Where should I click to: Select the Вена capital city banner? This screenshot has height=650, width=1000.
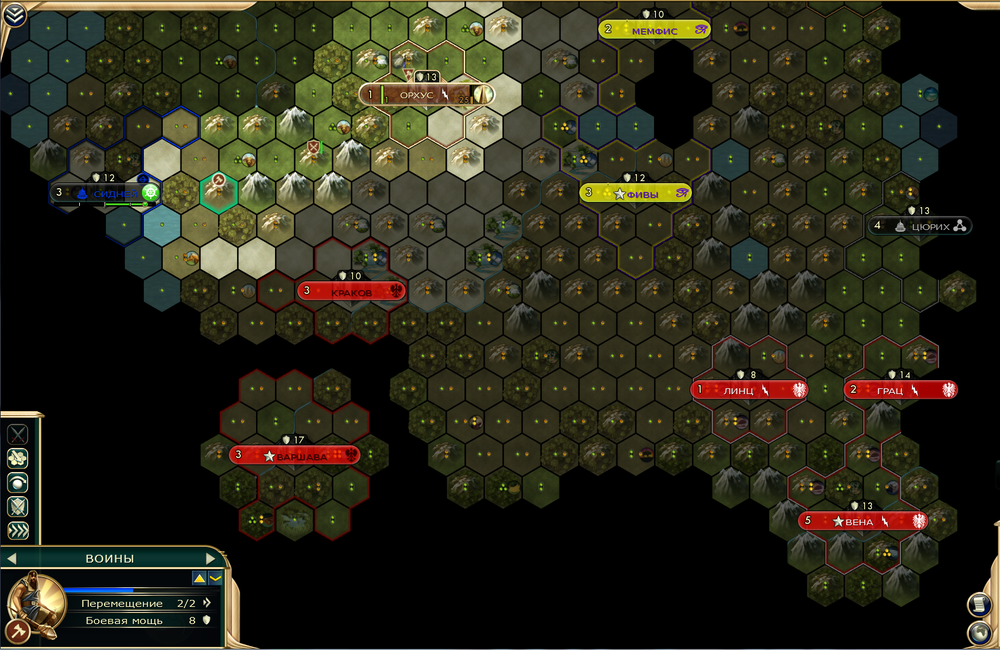862,522
